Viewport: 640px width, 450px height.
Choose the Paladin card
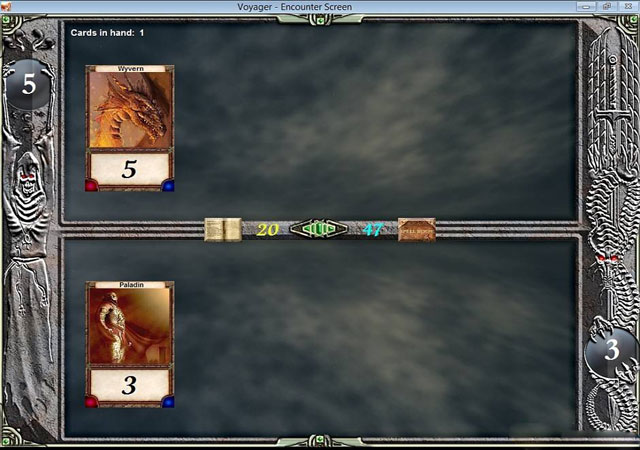click(129, 344)
